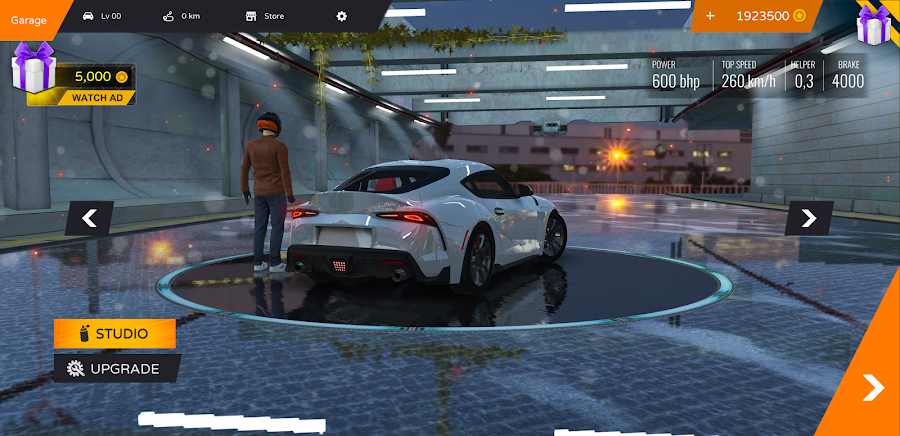900x436 pixels.
Task: Open settings with the gear icon
Action: point(342,16)
